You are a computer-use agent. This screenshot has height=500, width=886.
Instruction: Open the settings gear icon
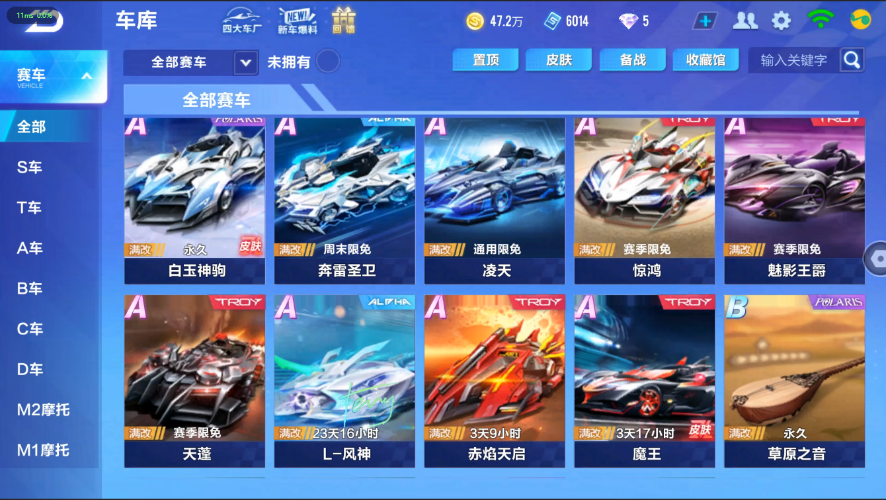pos(781,21)
